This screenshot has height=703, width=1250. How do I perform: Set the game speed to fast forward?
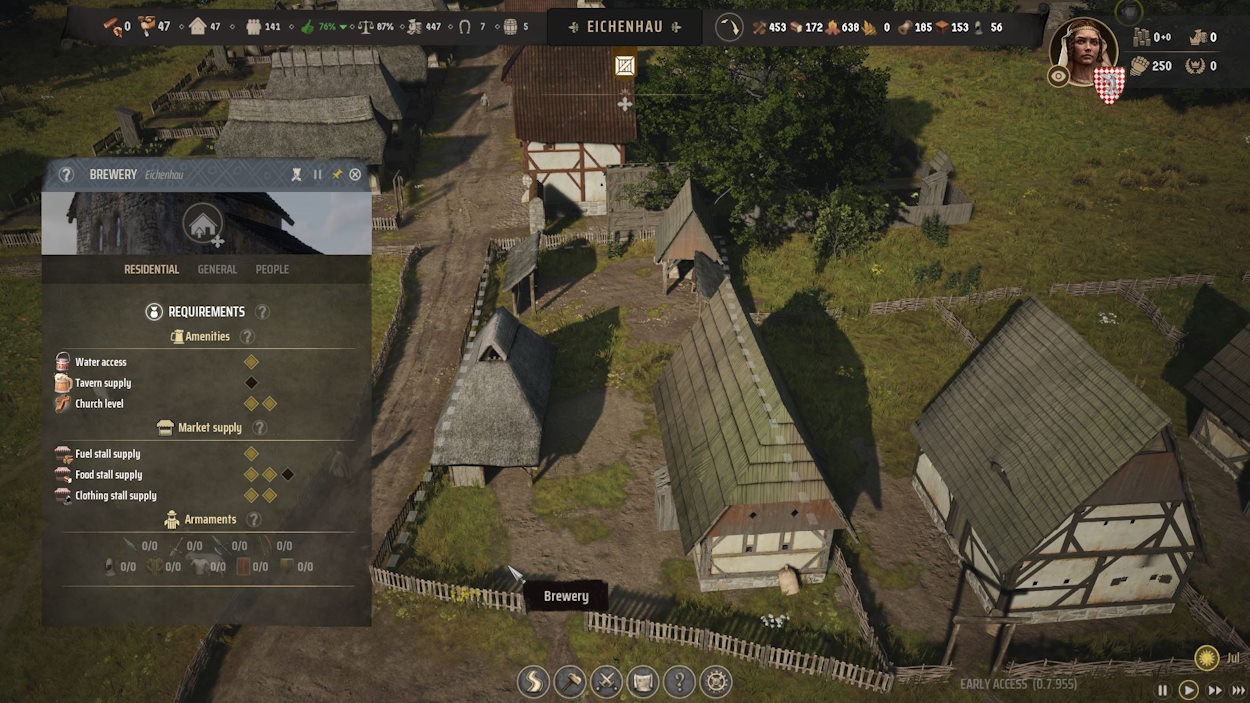coord(1215,690)
